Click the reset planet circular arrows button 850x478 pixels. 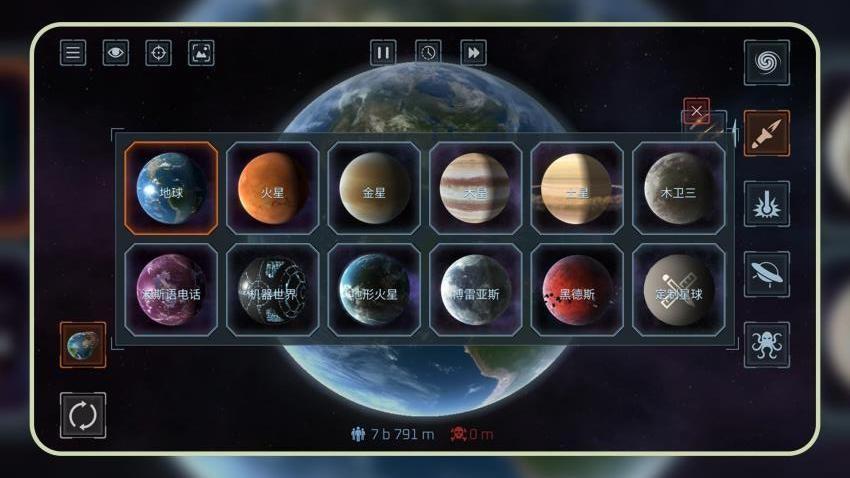point(83,415)
